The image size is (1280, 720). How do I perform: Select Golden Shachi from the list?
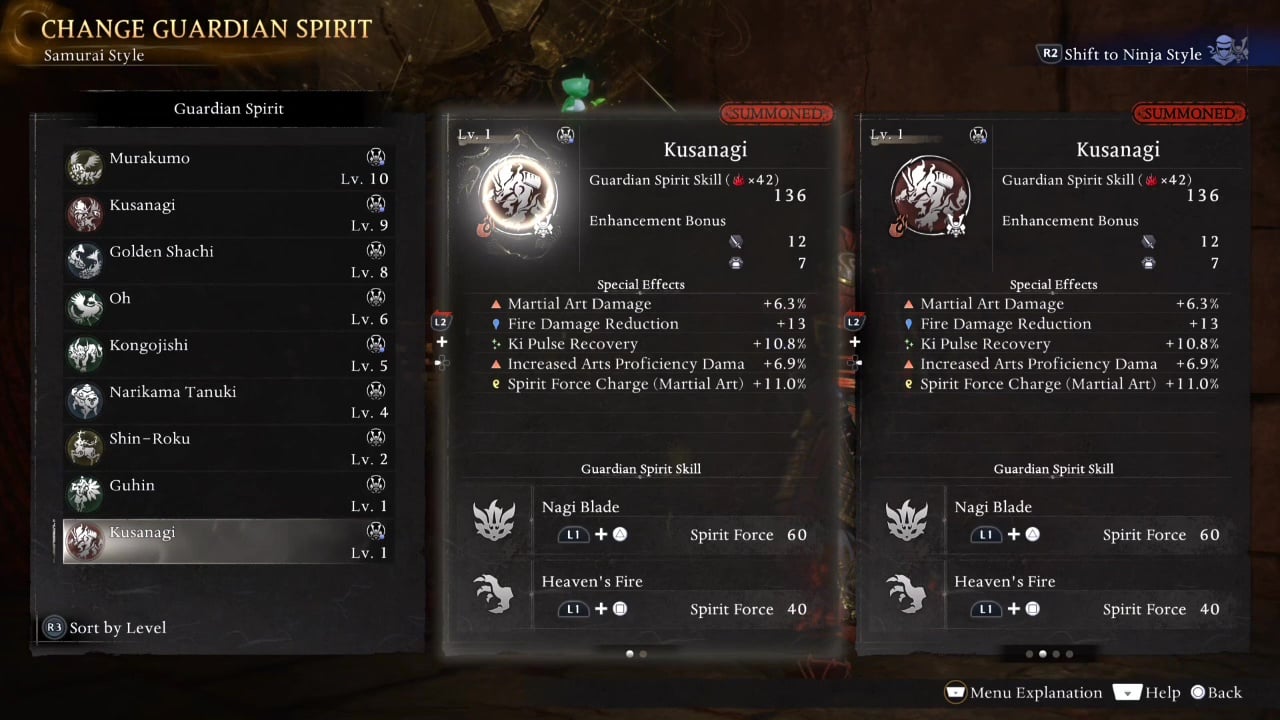click(227, 261)
